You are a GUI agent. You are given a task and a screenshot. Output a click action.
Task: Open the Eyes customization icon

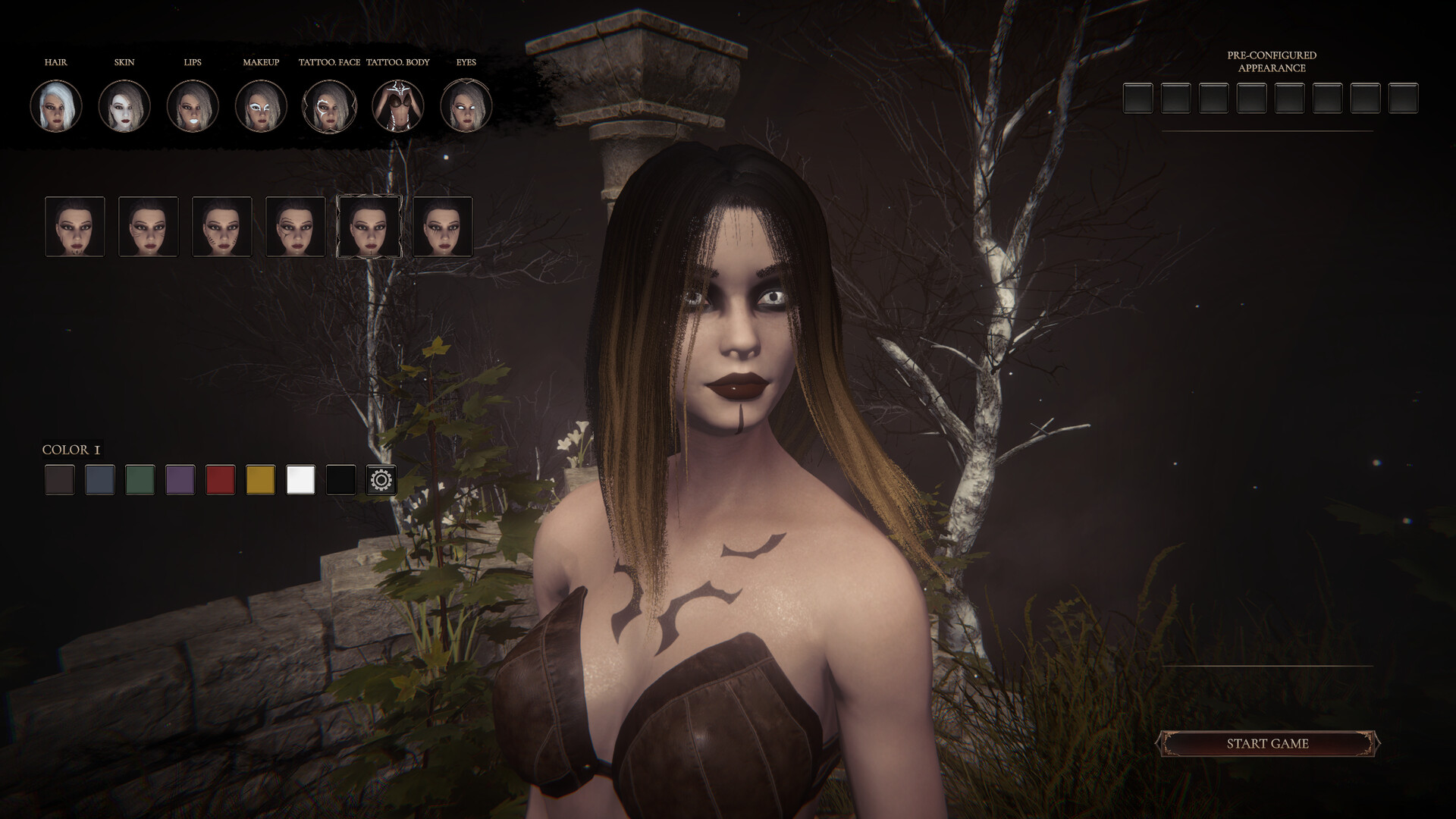464,105
